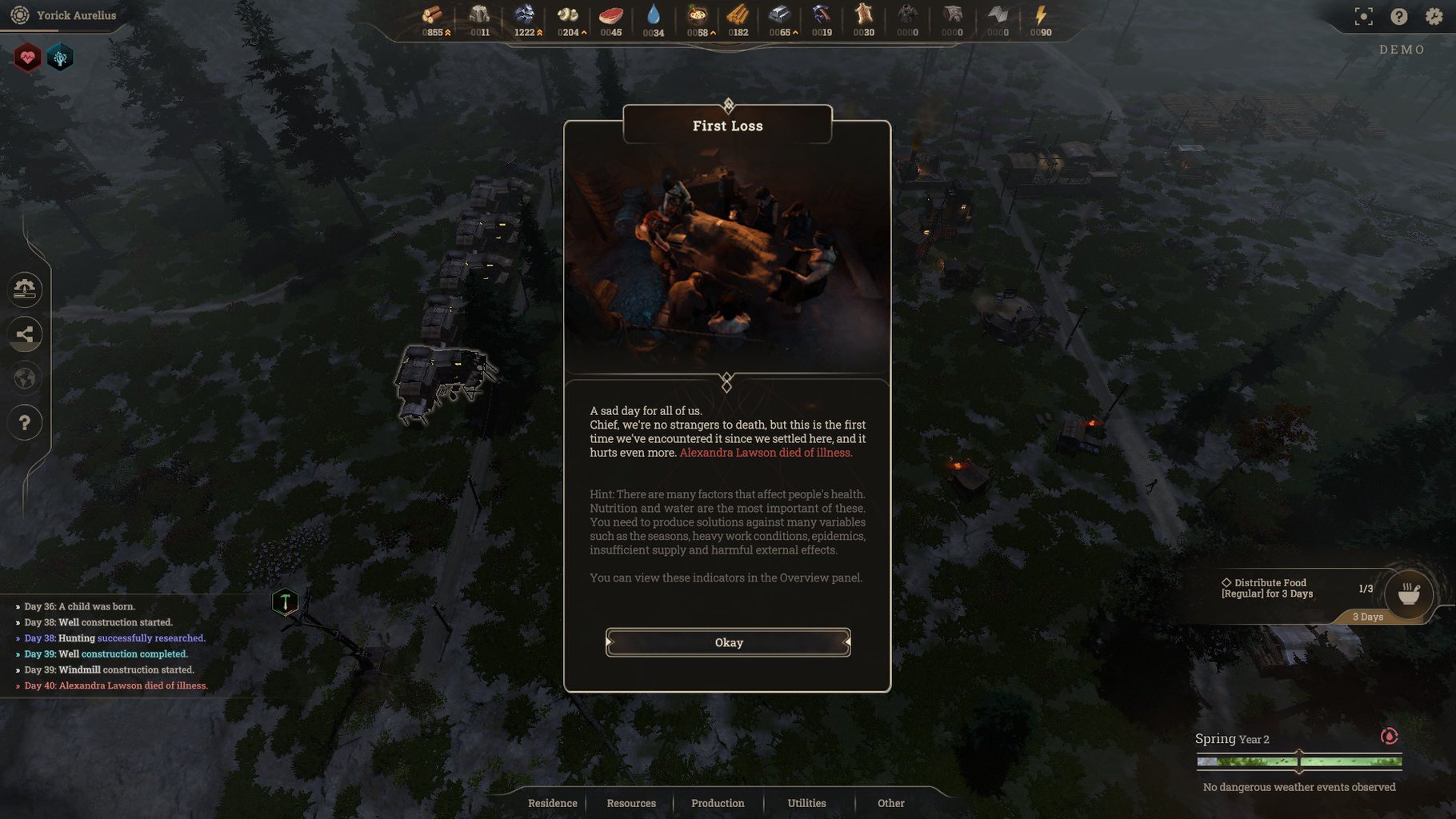Select the Alexandra Lawson death log entry

(116, 685)
